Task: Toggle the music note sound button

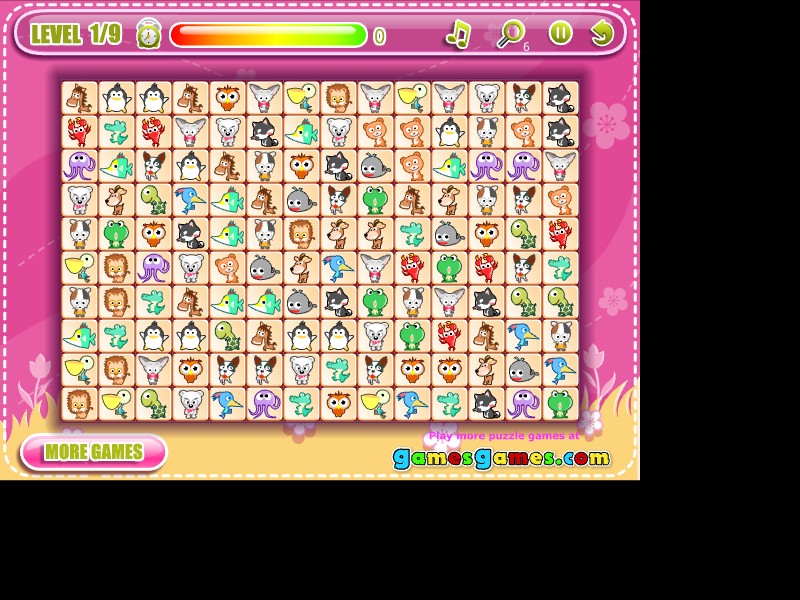Action: point(458,34)
